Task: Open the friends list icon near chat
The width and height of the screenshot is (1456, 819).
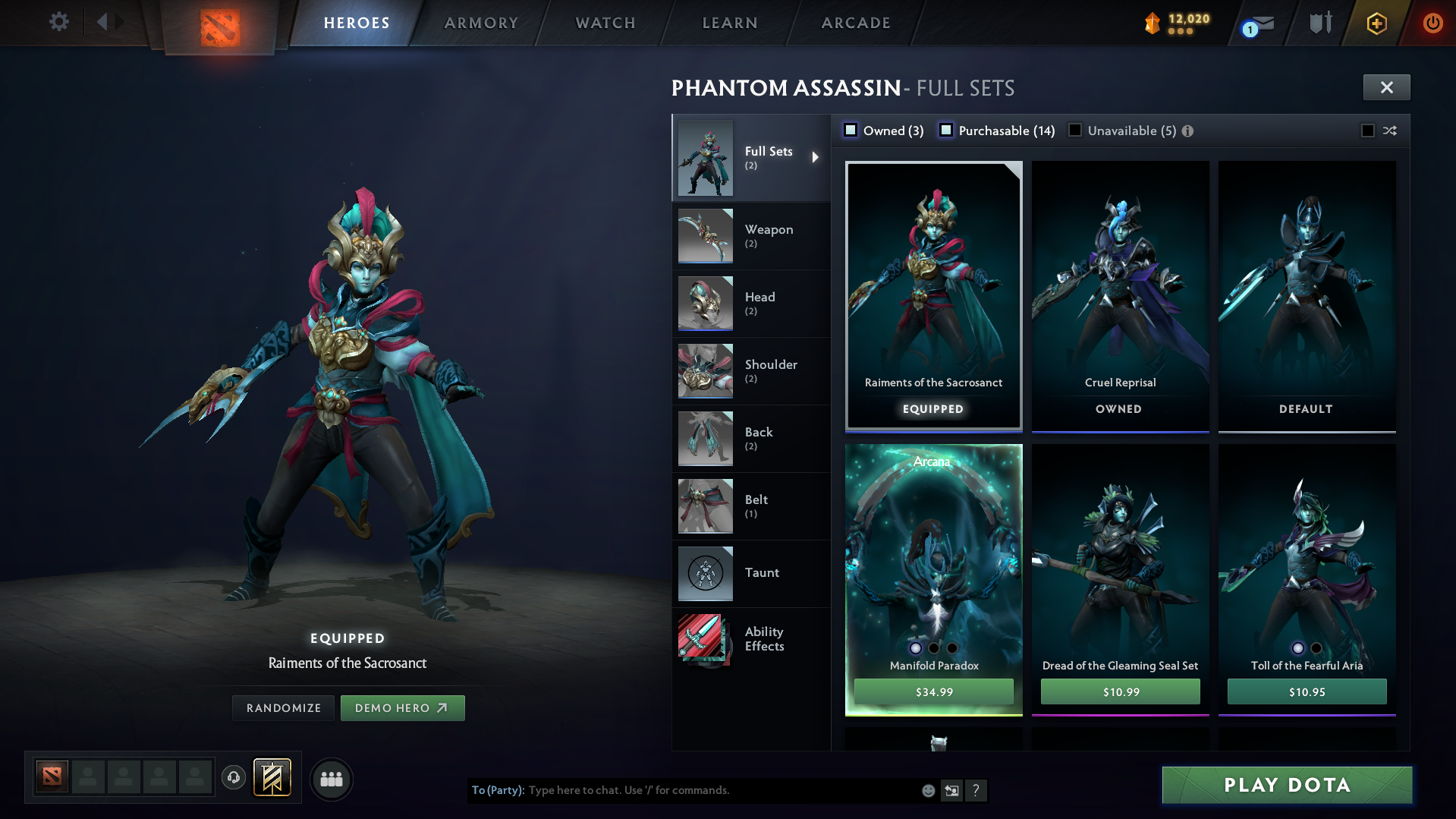Action: [331, 779]
